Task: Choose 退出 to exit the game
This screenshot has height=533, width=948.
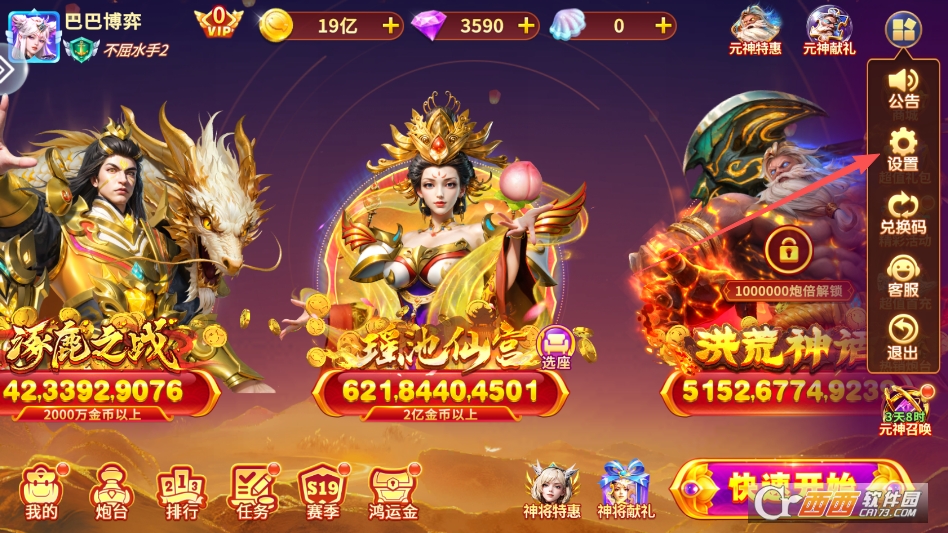Action: click(x=903, y=338)
